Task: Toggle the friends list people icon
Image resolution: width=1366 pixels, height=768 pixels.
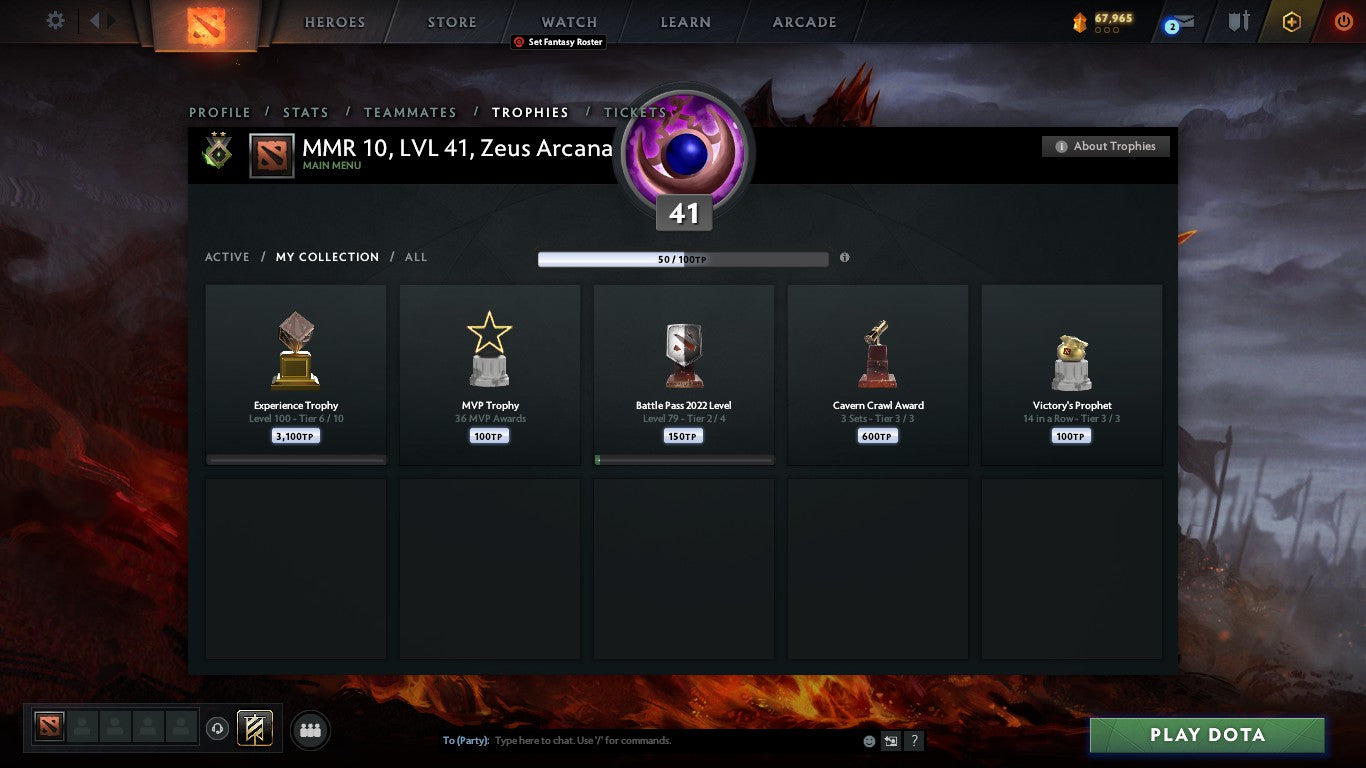Action: tap(310, 730)
